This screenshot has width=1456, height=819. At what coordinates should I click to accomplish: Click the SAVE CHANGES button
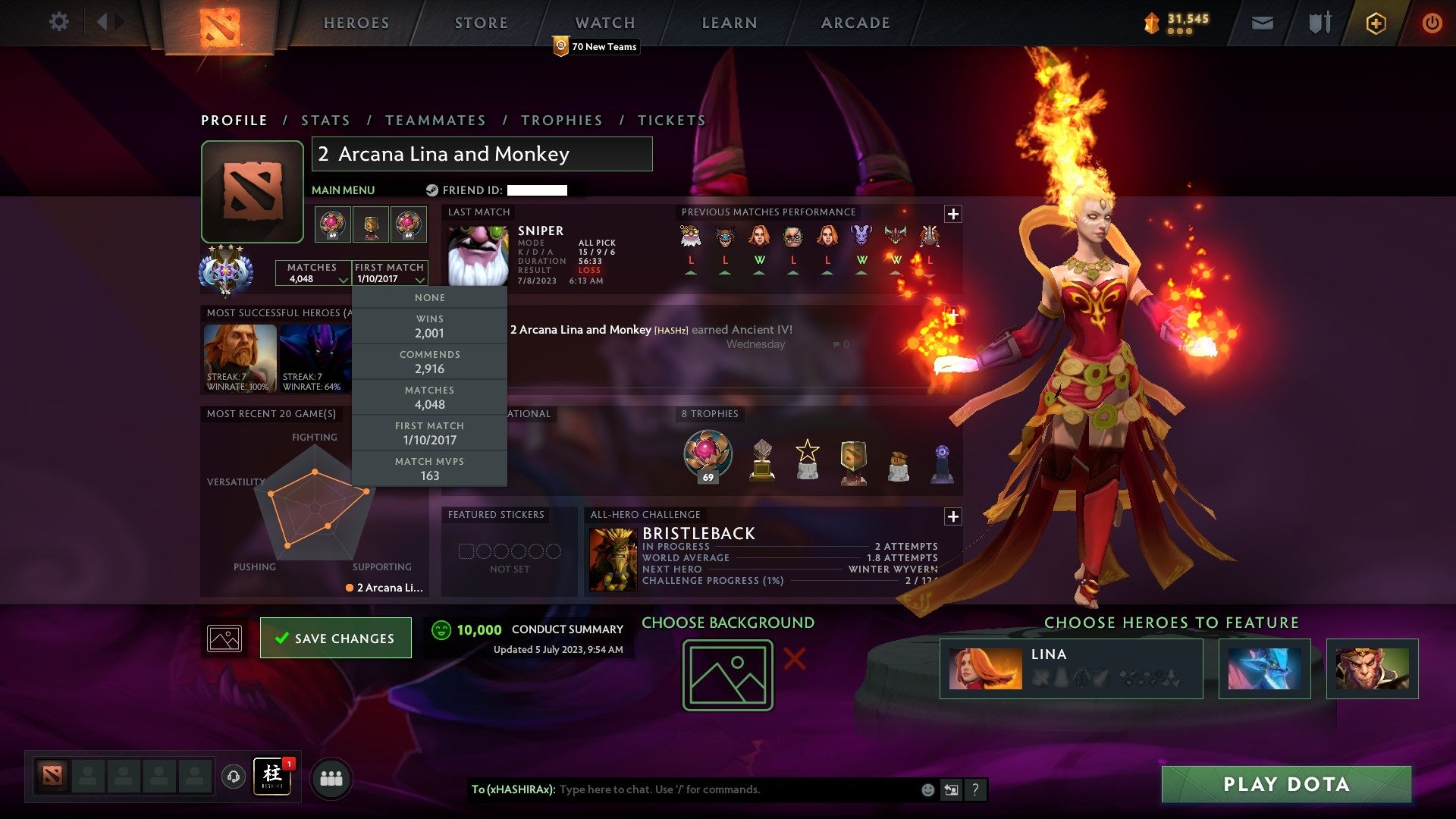335,638
